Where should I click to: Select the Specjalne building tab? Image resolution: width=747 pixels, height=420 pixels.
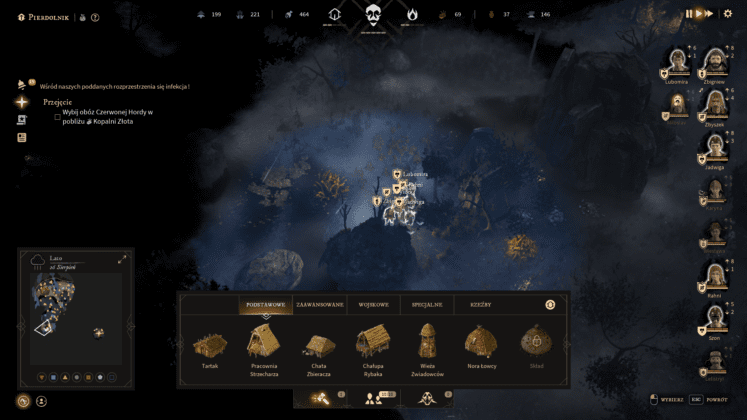[x=427, y=304]
